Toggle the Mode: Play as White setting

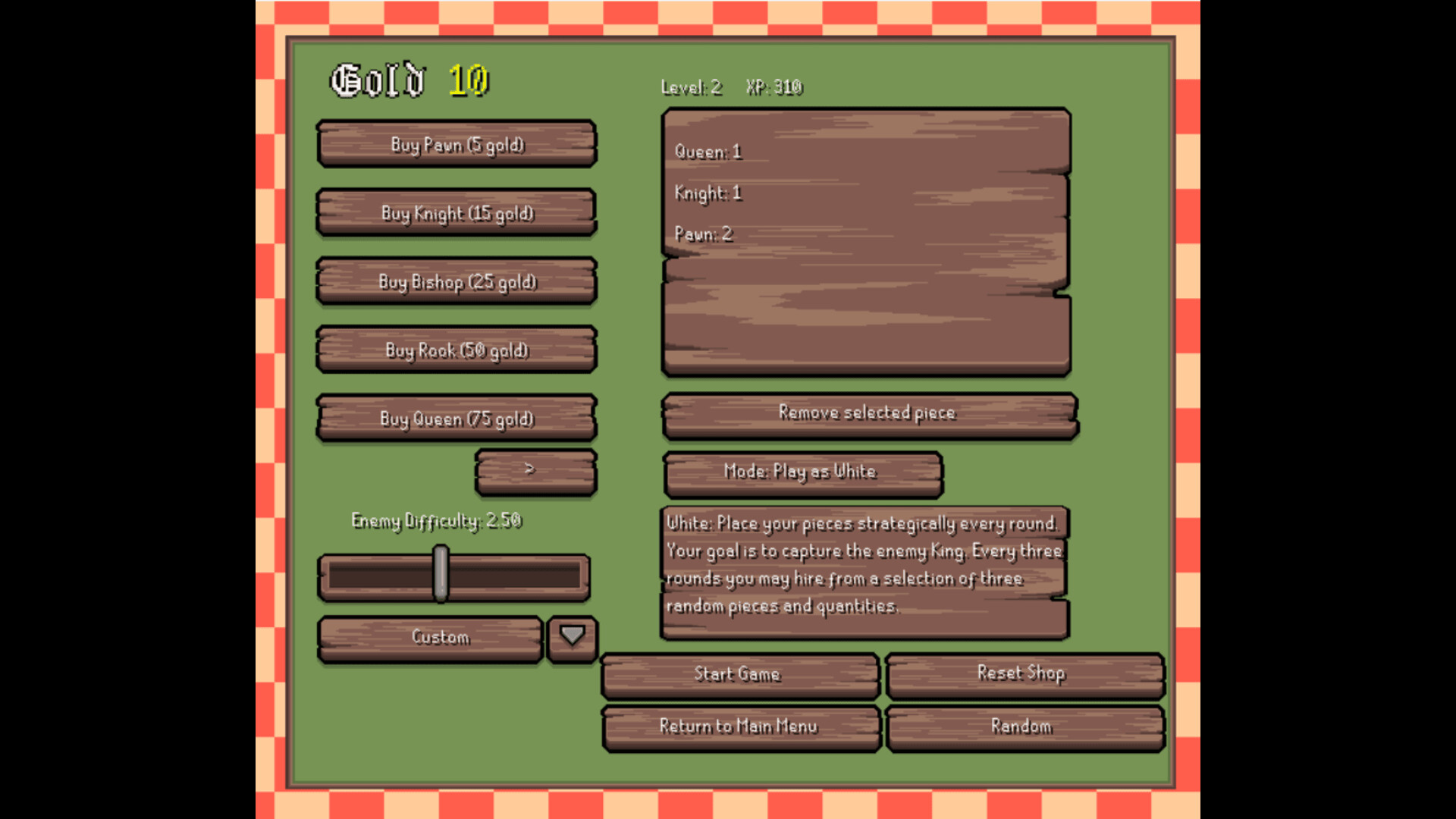click(x=802, y=472)
